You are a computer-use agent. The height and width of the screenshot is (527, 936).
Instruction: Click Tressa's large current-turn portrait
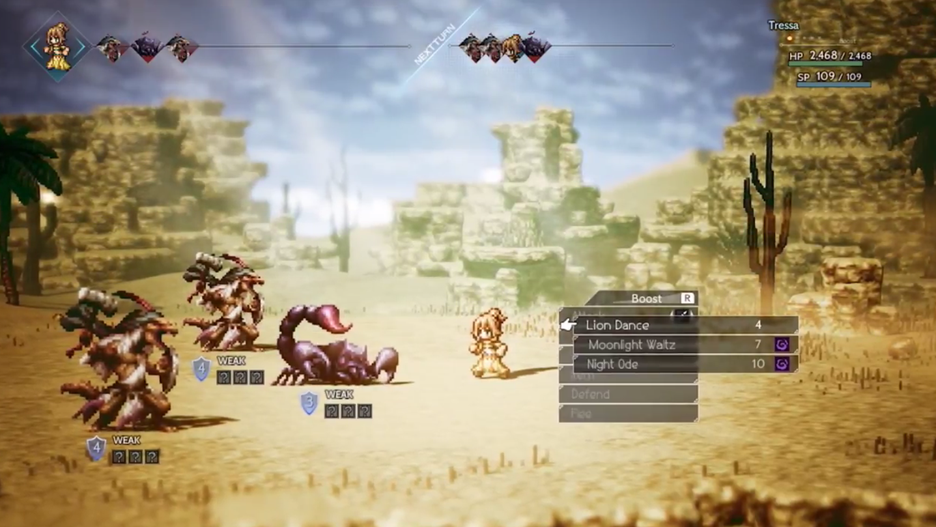57,45
